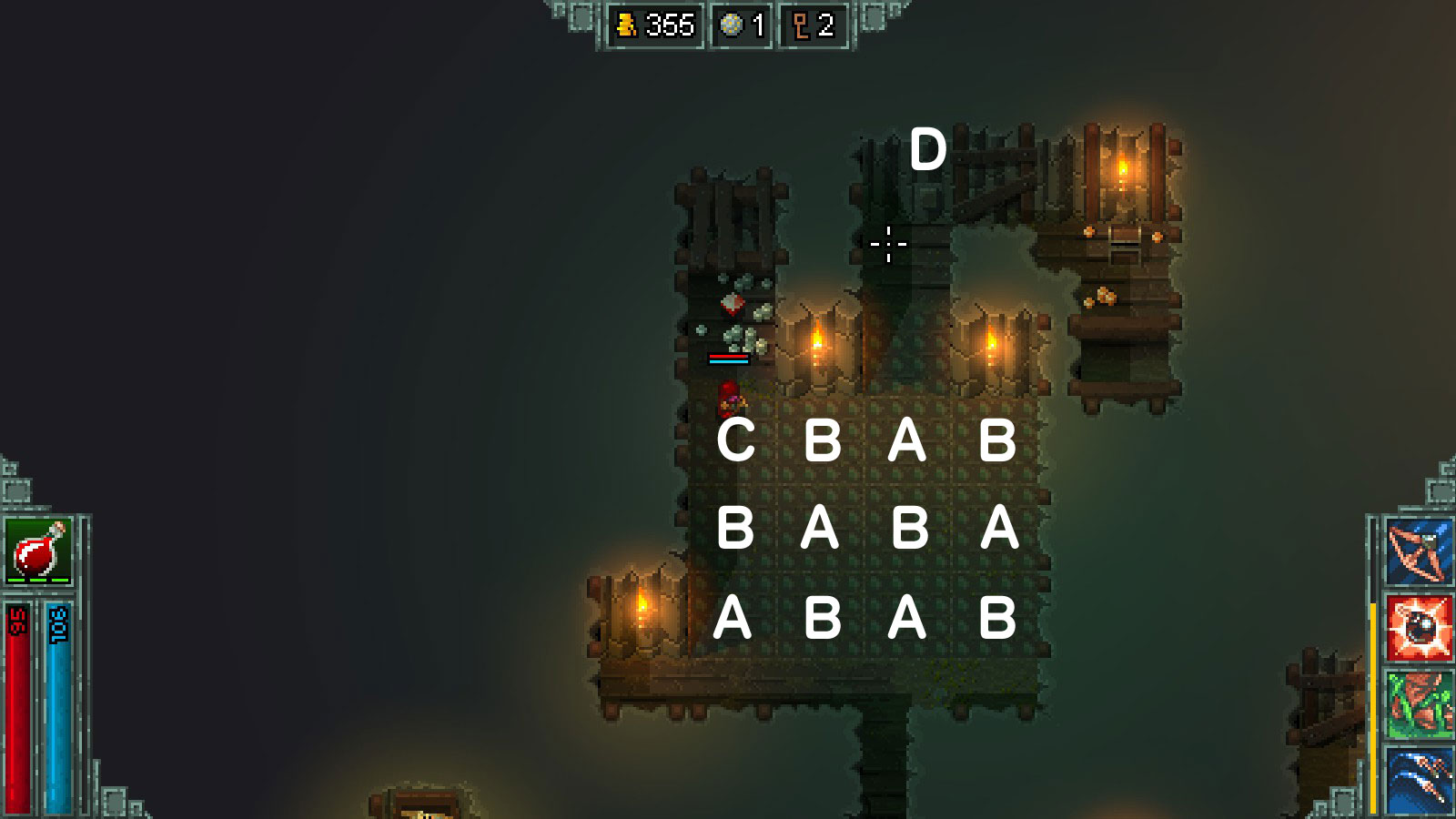Activate the red bomb explosion skill
Screen dimensions: 1456x819
pos(1419,628)
